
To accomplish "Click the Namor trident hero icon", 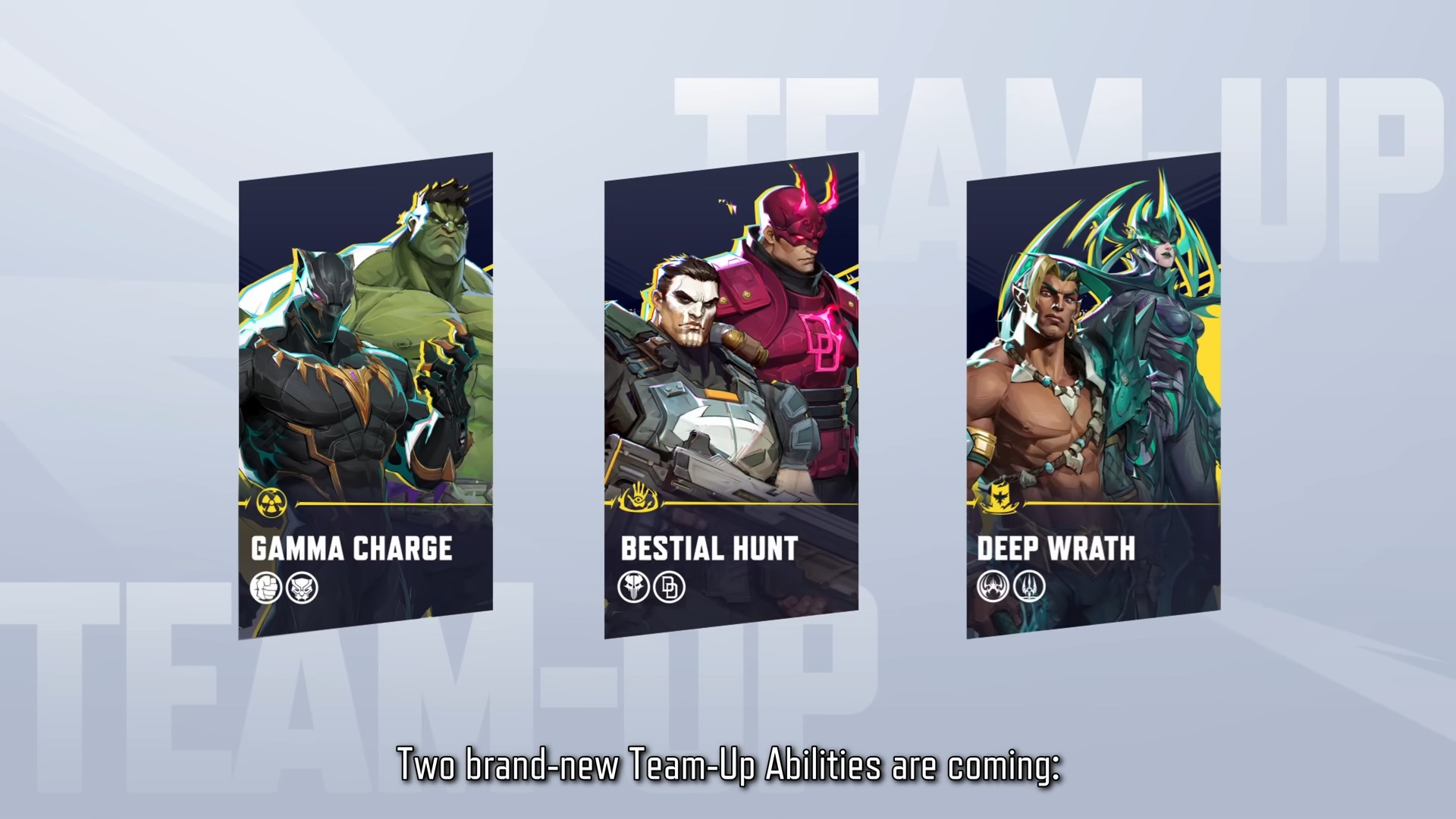I will point(1029,586).
